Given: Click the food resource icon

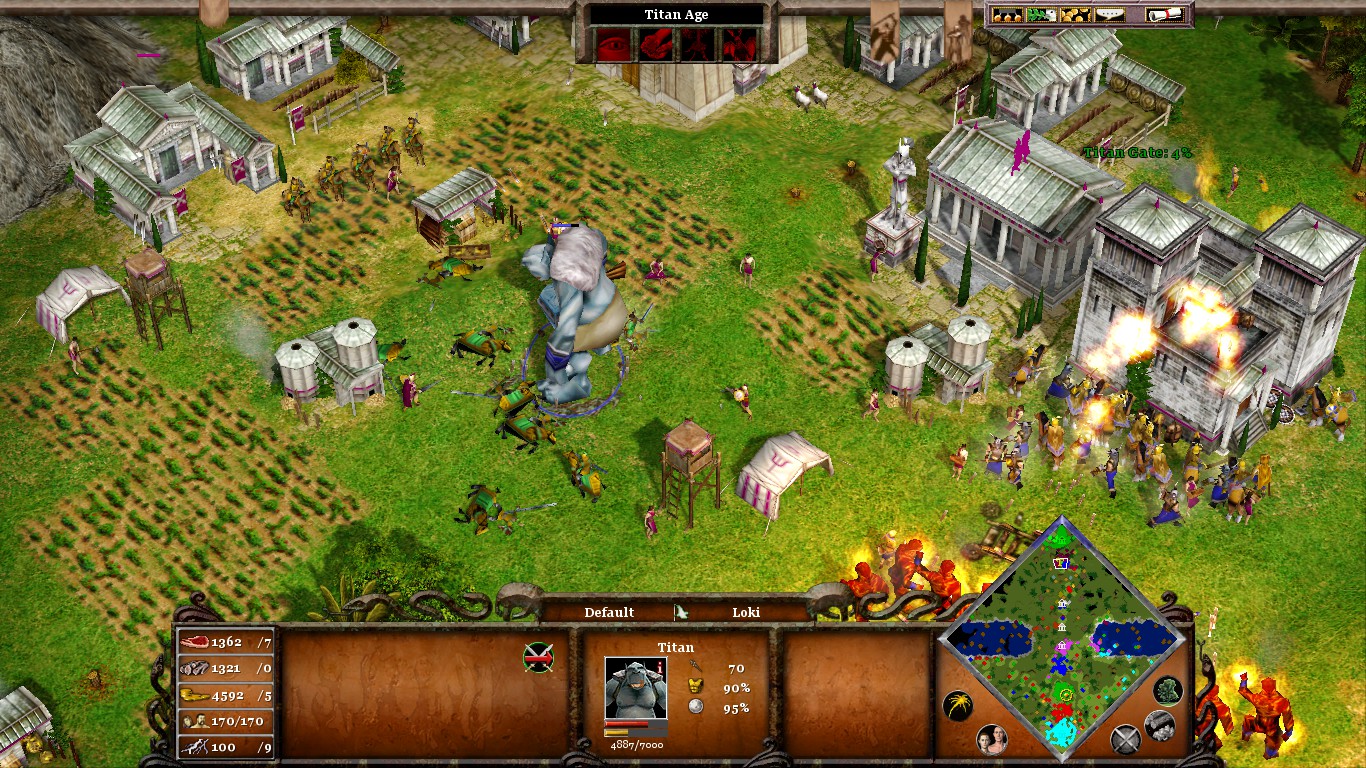Looking at the screenshot, I should [196, 641].
